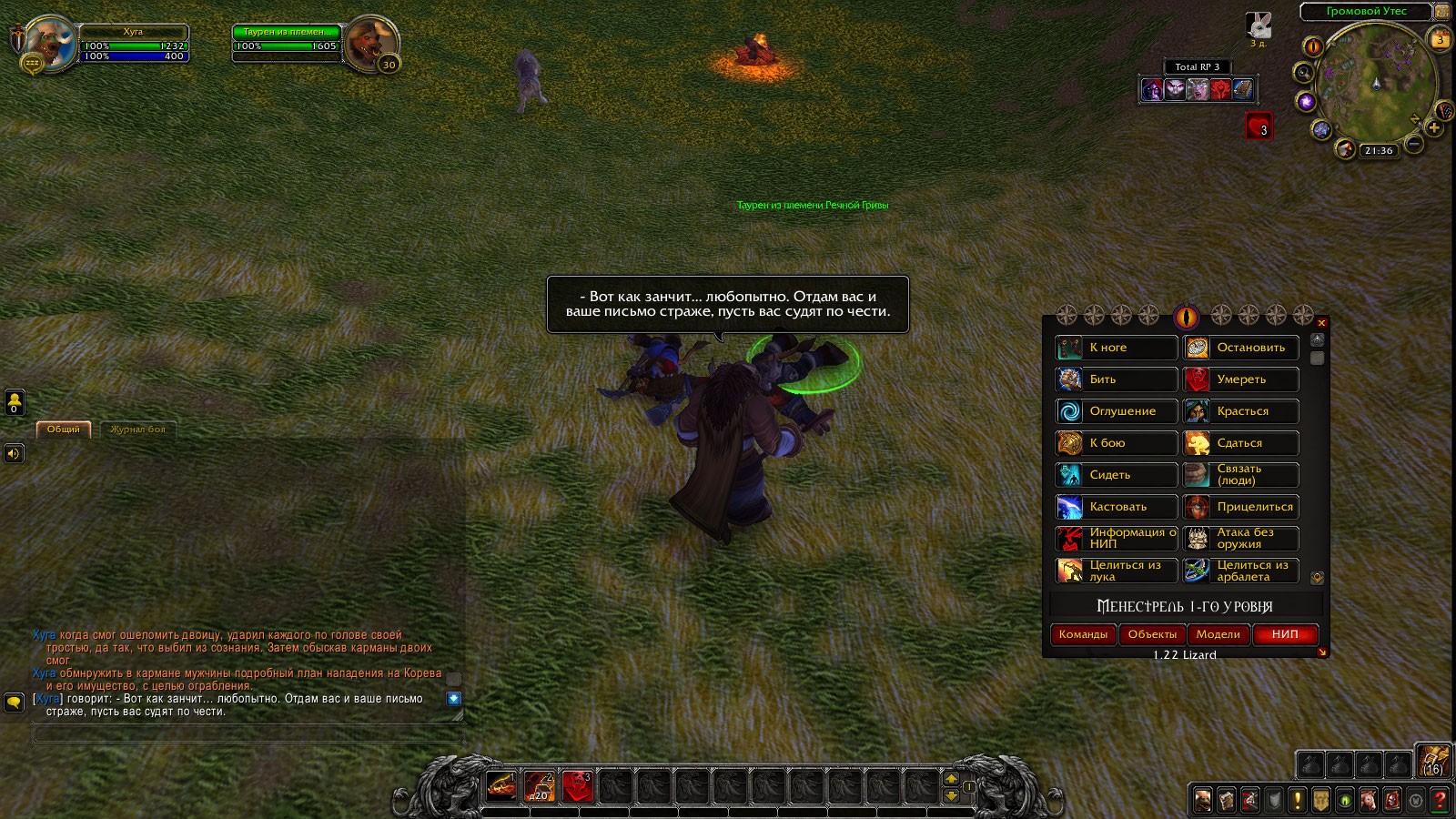Image resolution: width=1456 pixels, height=819 pixels.
Task: Activate the "Кастовать" command
Action: click(x=1117, y=507)
